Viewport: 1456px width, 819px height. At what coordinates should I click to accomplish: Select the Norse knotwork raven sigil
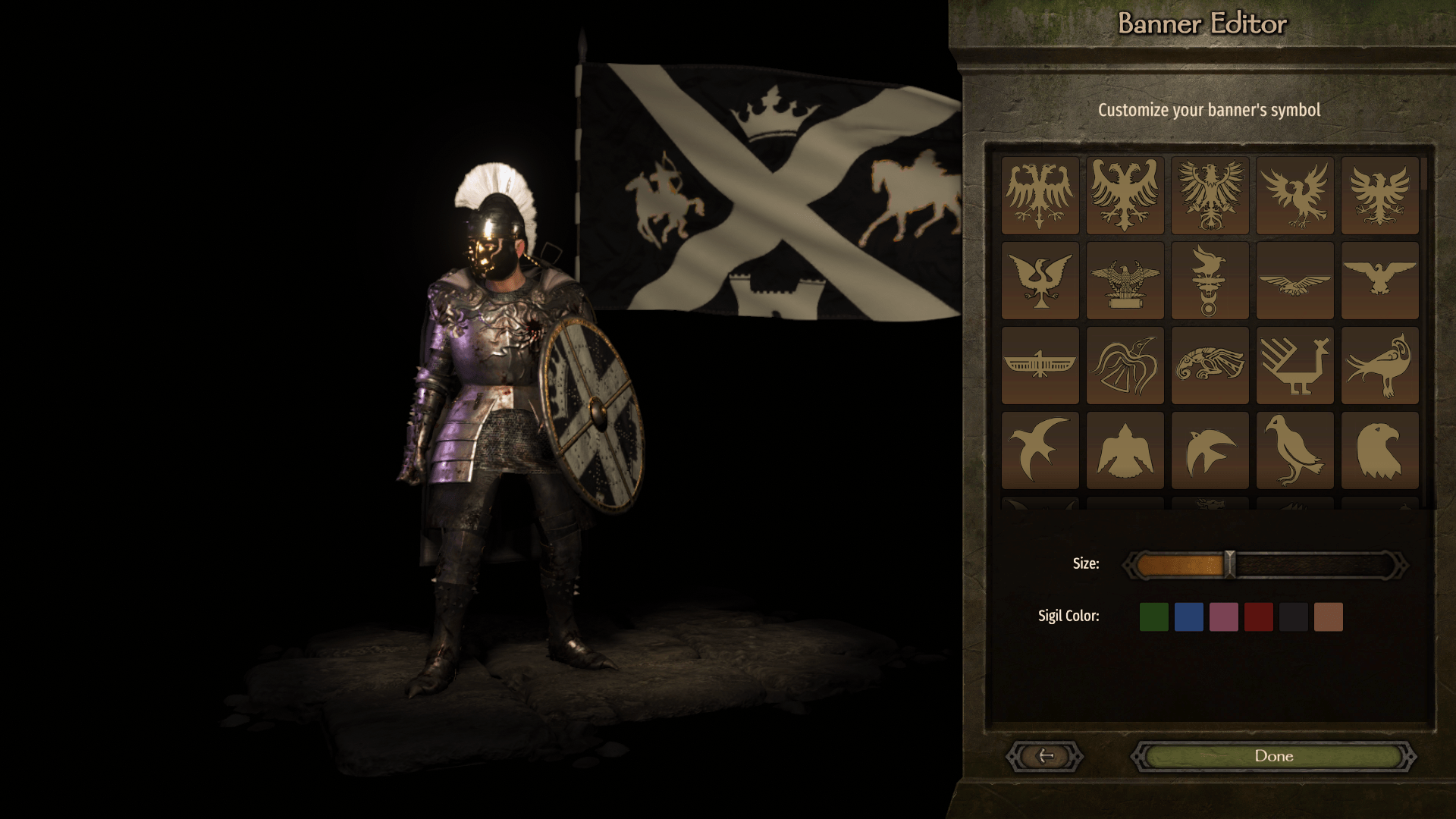pos(1125,366)
